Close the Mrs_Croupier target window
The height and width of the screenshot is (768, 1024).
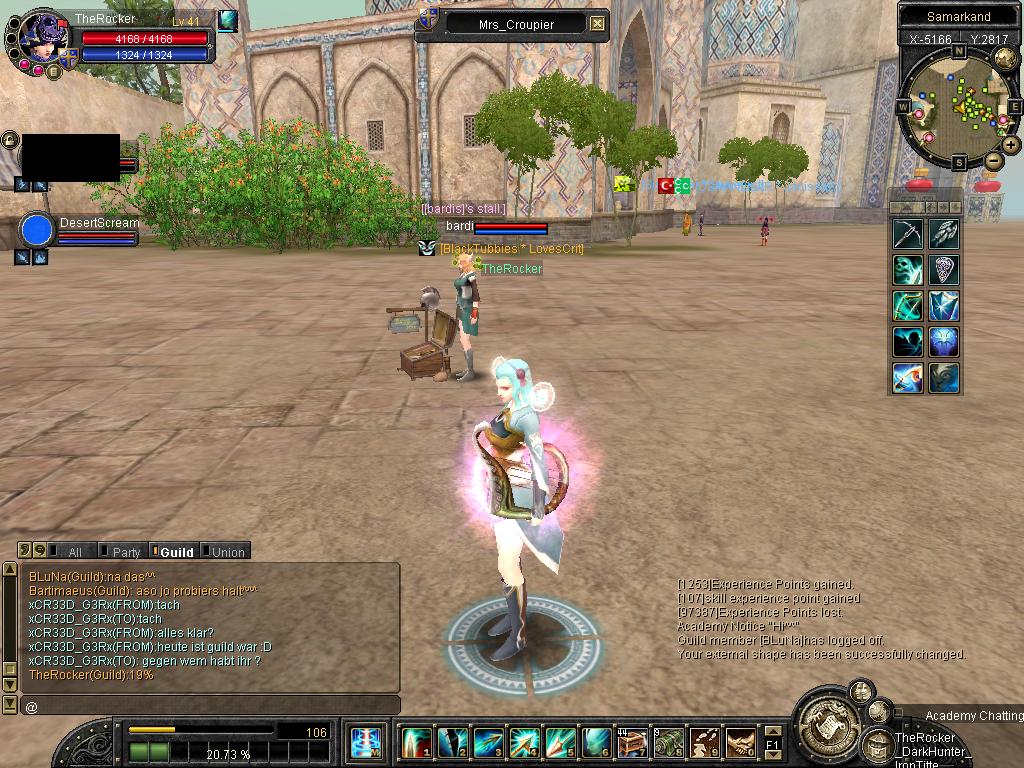597,23
